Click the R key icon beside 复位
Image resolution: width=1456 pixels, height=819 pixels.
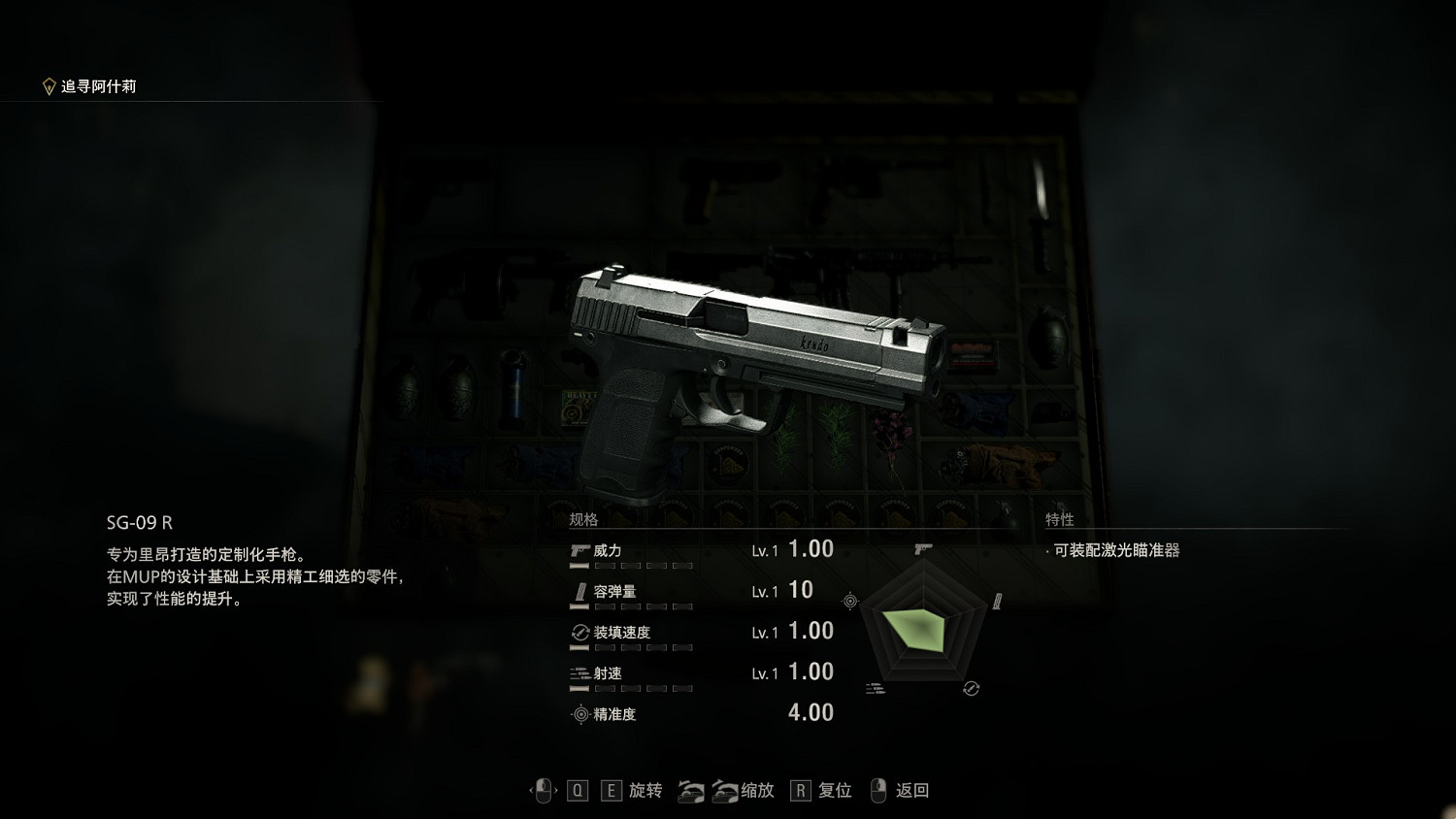click(800, 790)
